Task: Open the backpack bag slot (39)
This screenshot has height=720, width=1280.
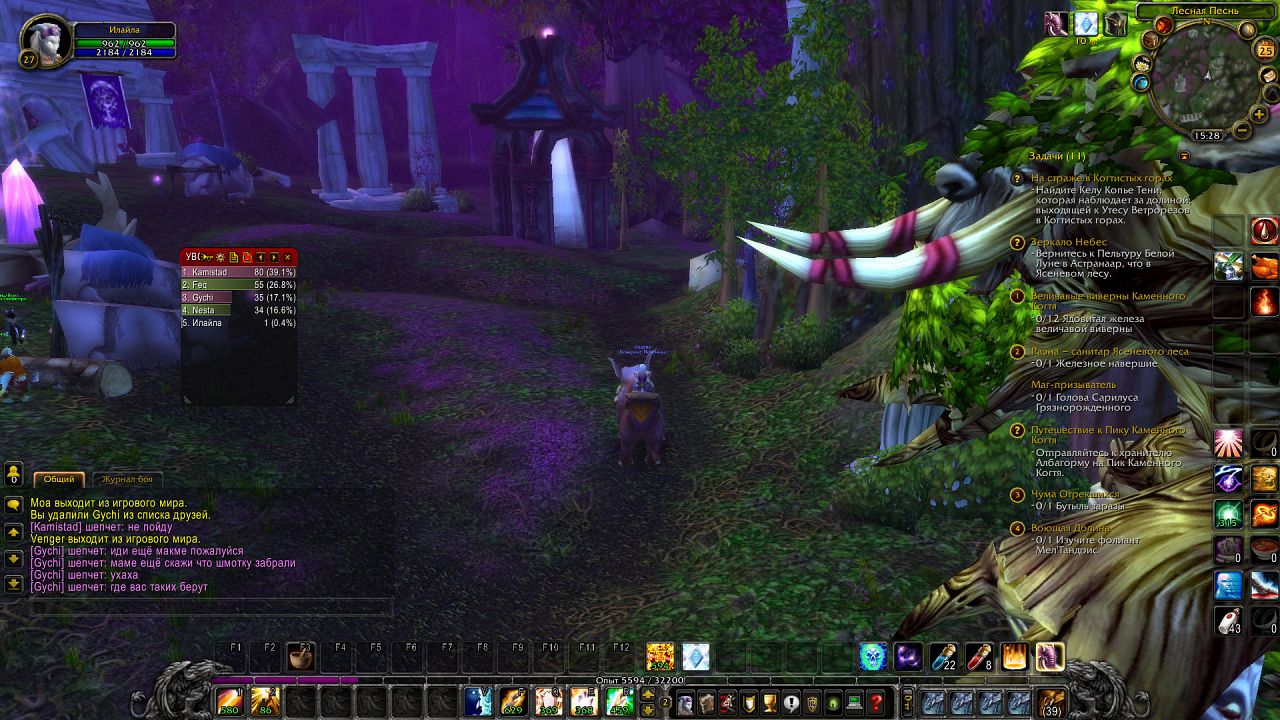Action: [x=1051, y=701]
